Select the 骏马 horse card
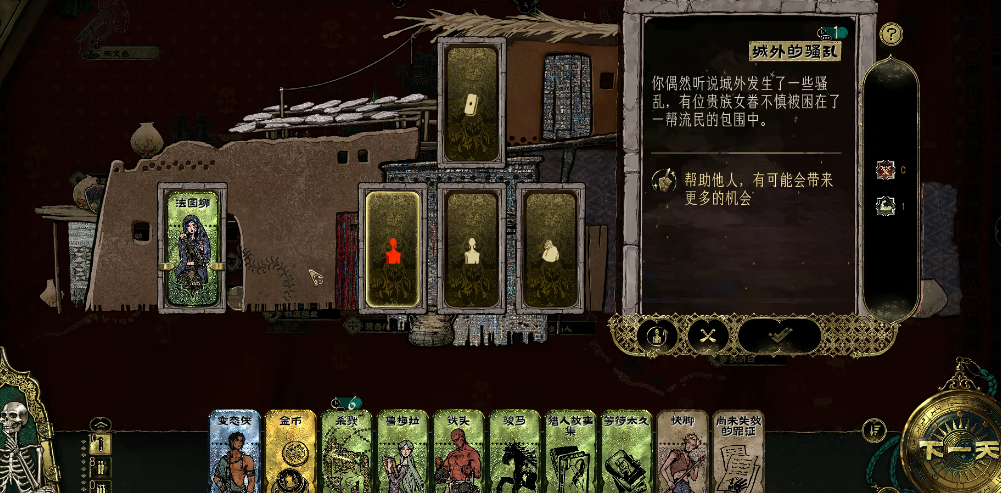 click(x=515, y=455)
